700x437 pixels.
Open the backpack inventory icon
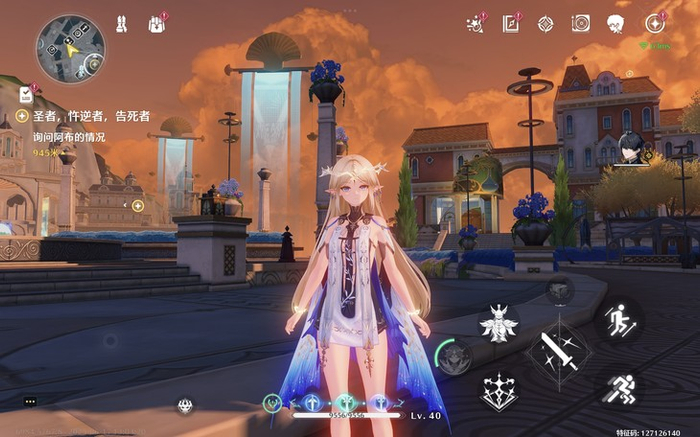tap(157, 22)
